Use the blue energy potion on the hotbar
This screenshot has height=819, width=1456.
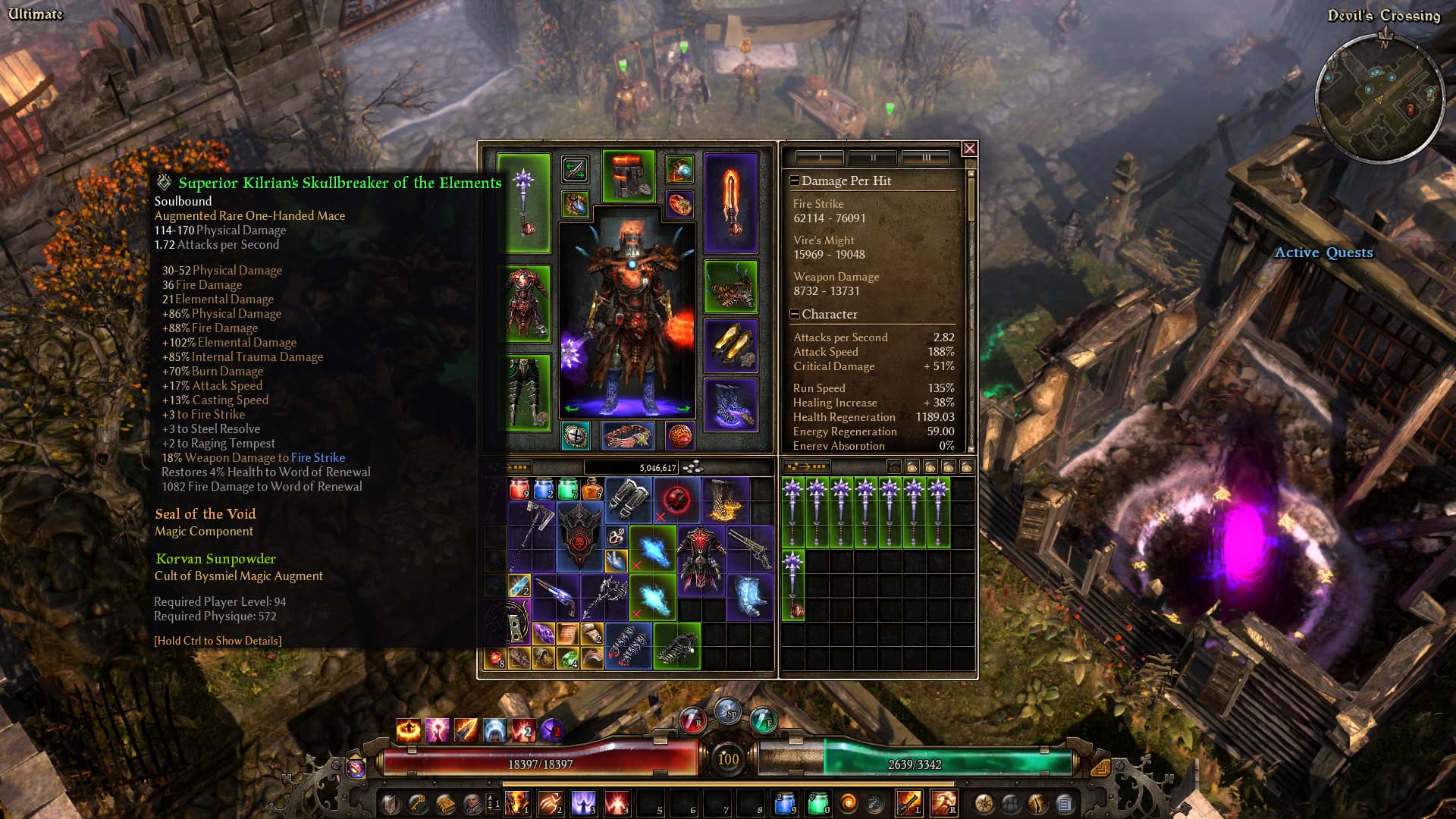pos(785,802)
